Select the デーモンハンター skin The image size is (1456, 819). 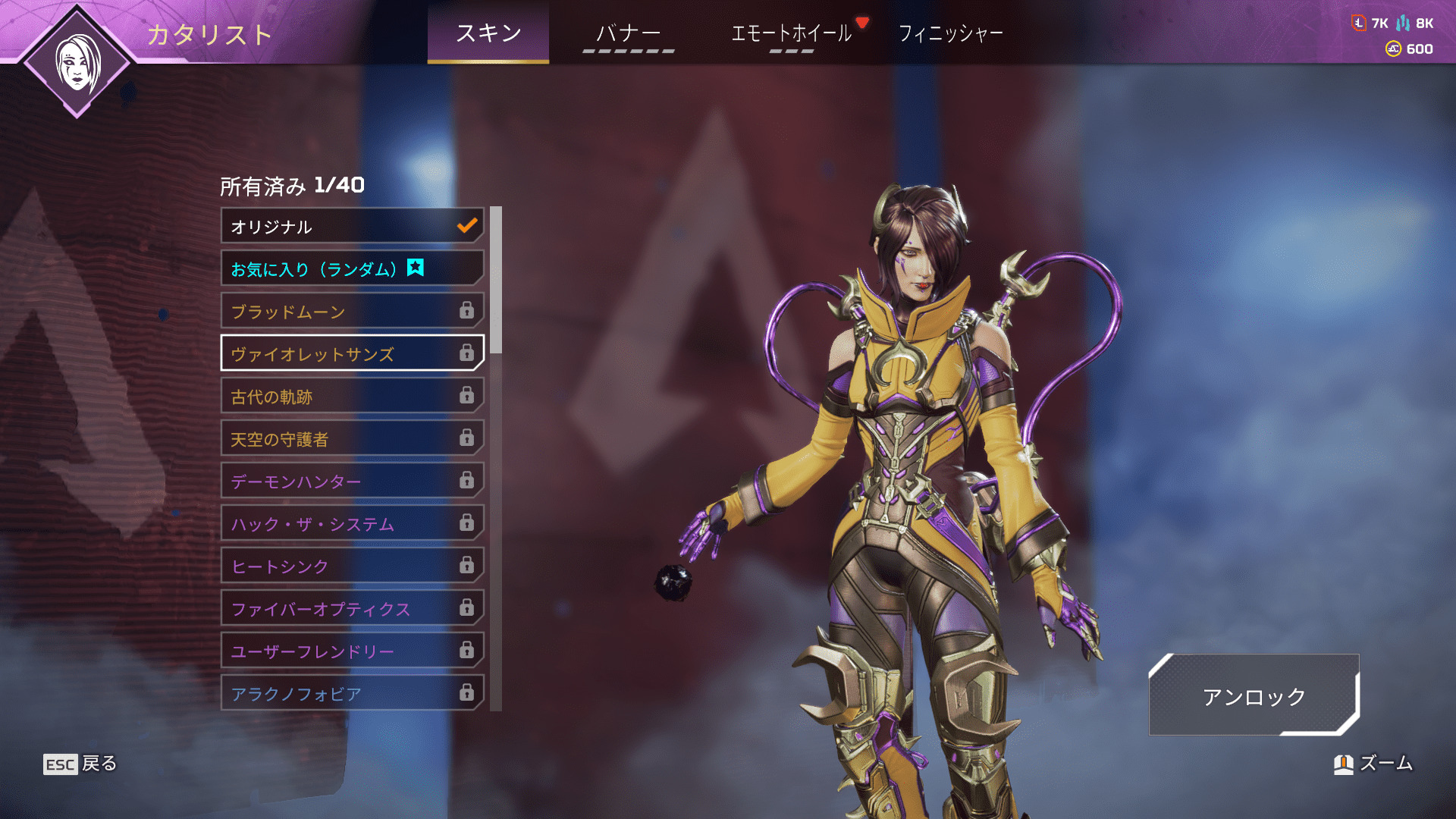(x=352, y=481)
